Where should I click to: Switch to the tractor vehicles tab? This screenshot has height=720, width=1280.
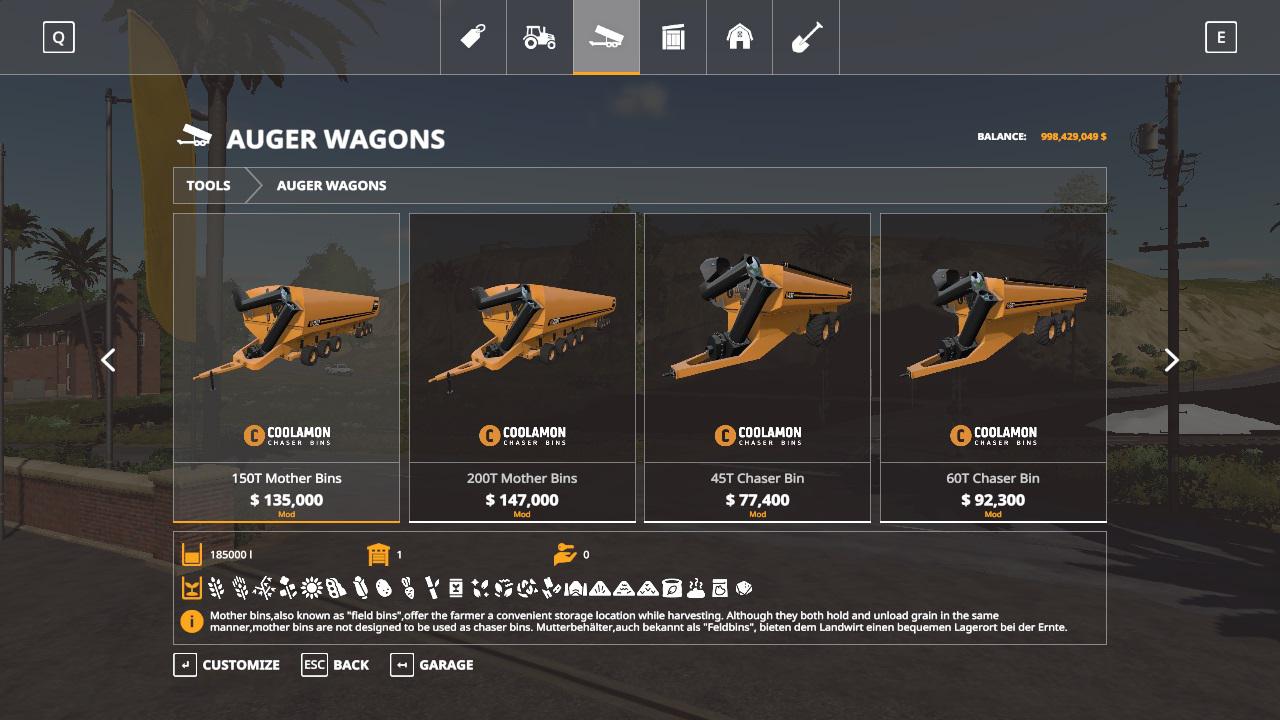[x=540, y=37]
